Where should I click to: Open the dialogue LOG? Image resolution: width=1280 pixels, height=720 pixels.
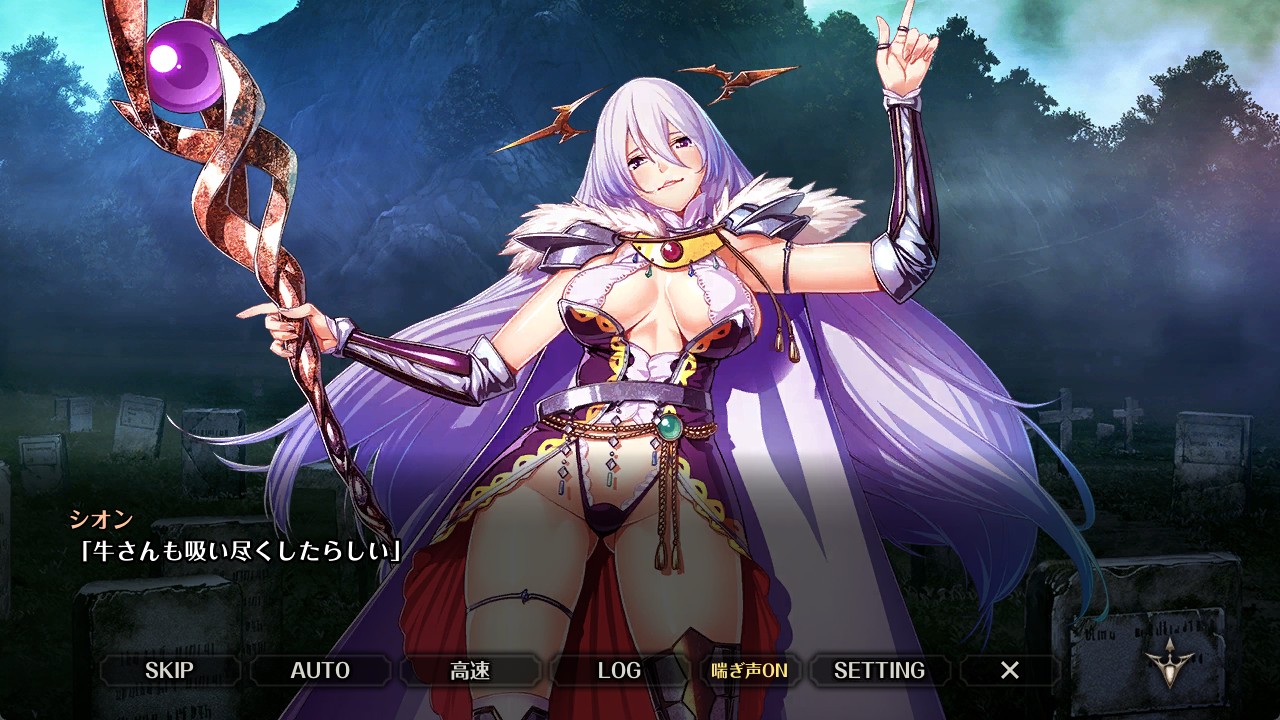619,670
